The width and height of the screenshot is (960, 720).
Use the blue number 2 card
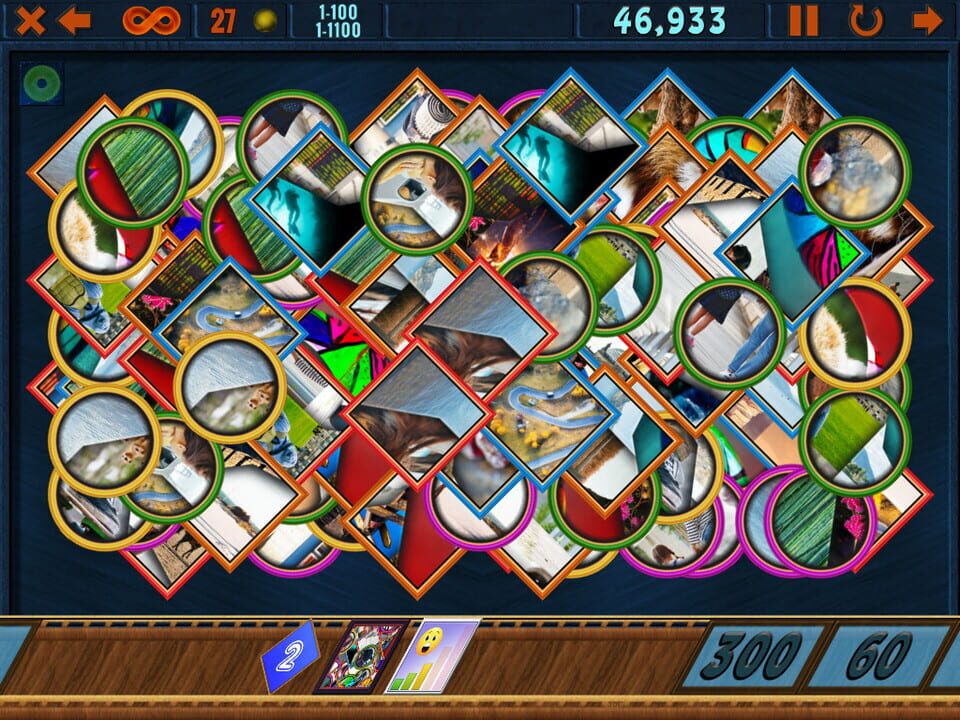click(x=290, y=658)
